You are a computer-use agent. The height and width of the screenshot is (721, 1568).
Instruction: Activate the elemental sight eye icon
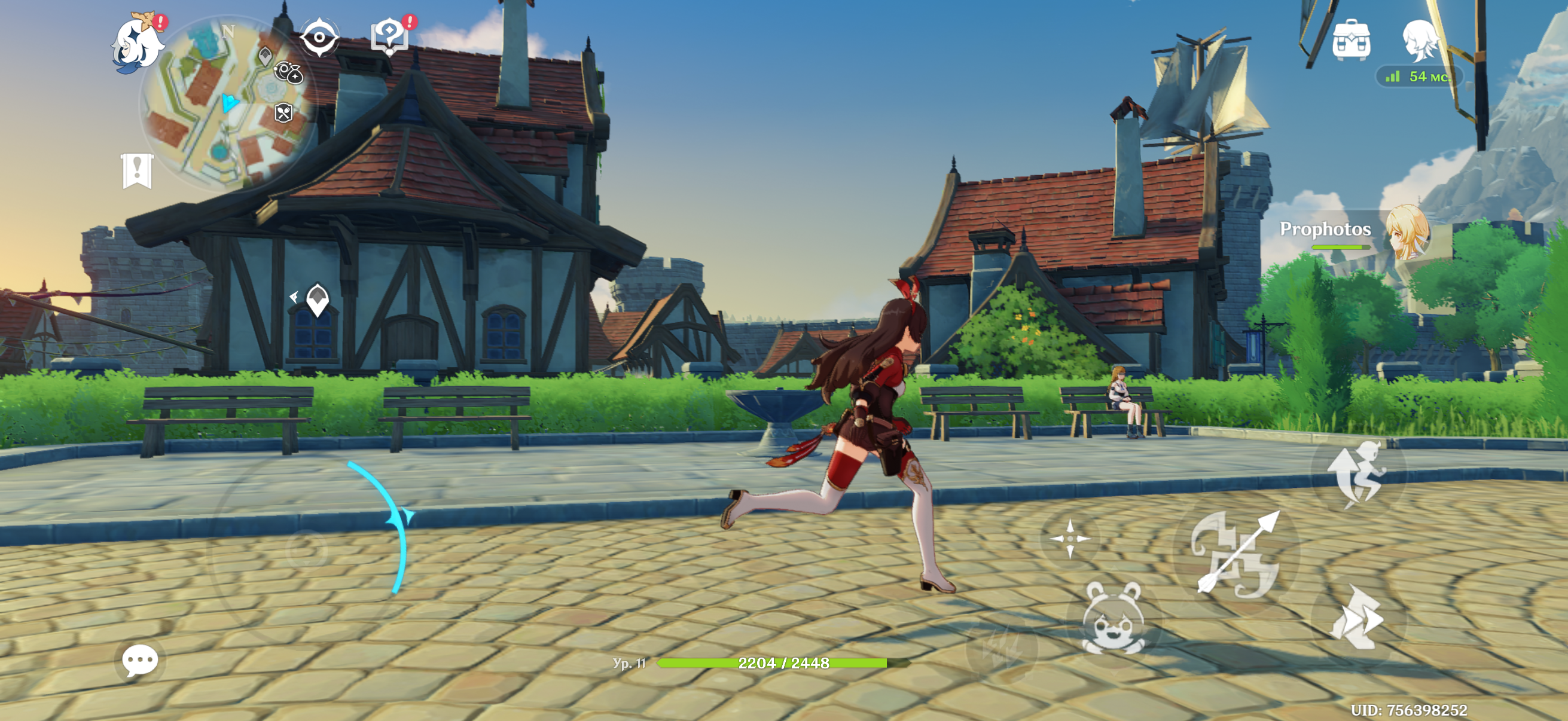coord(319,37)
